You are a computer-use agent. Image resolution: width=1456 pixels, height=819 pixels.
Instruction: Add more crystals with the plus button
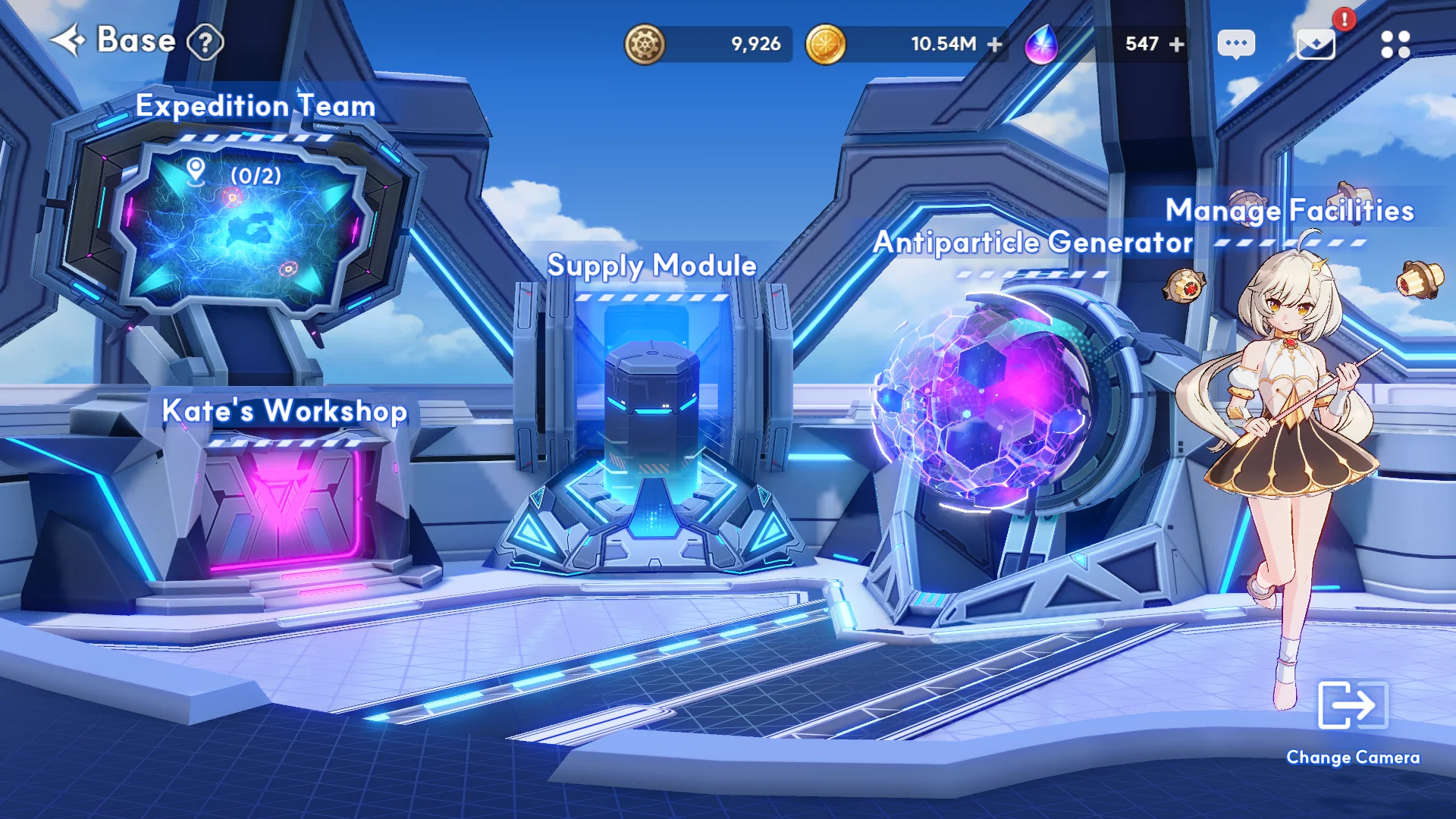click(1177, 45)
